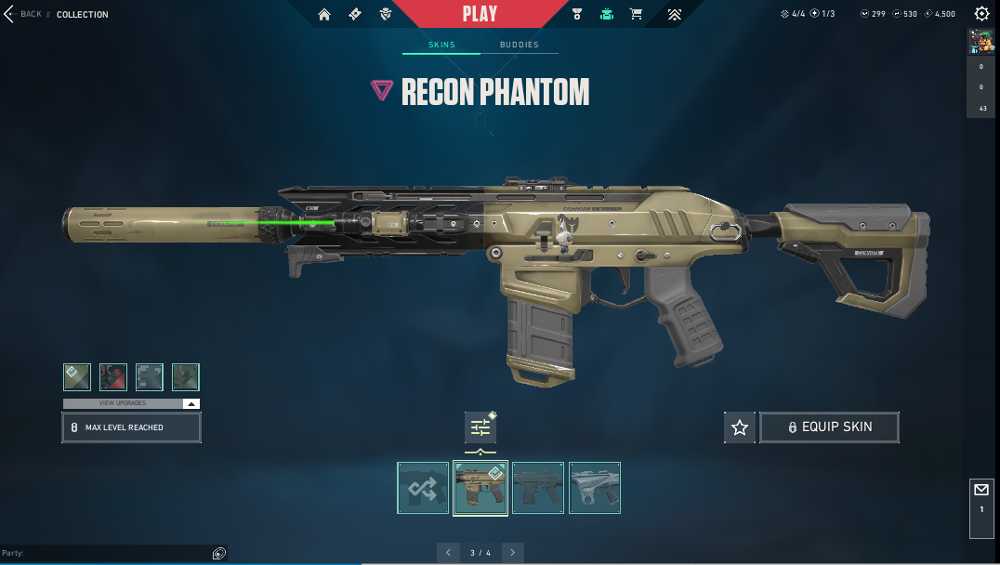The height and width of the screenshot is (565, 1000).
Task: Go to the next skin page arrow
Action: pos(513,552)
